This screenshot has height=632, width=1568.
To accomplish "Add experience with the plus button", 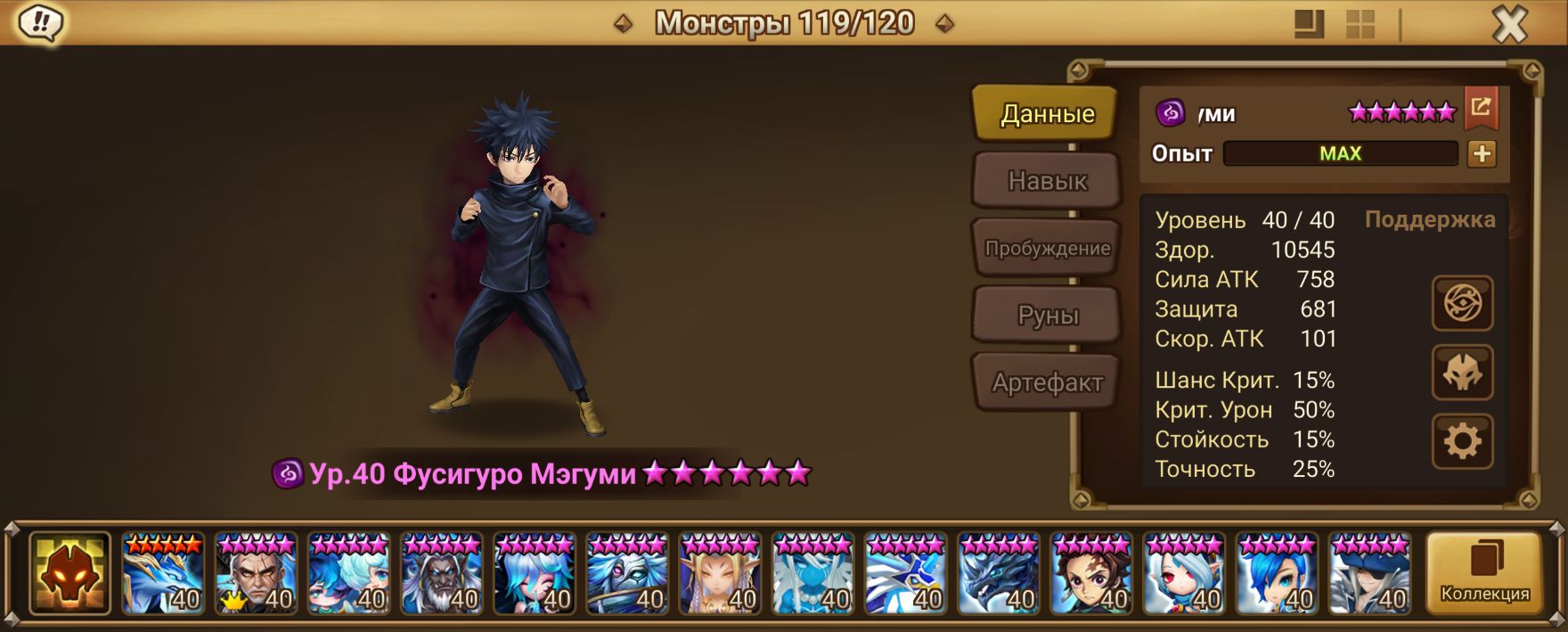I will coord(1482,153).
